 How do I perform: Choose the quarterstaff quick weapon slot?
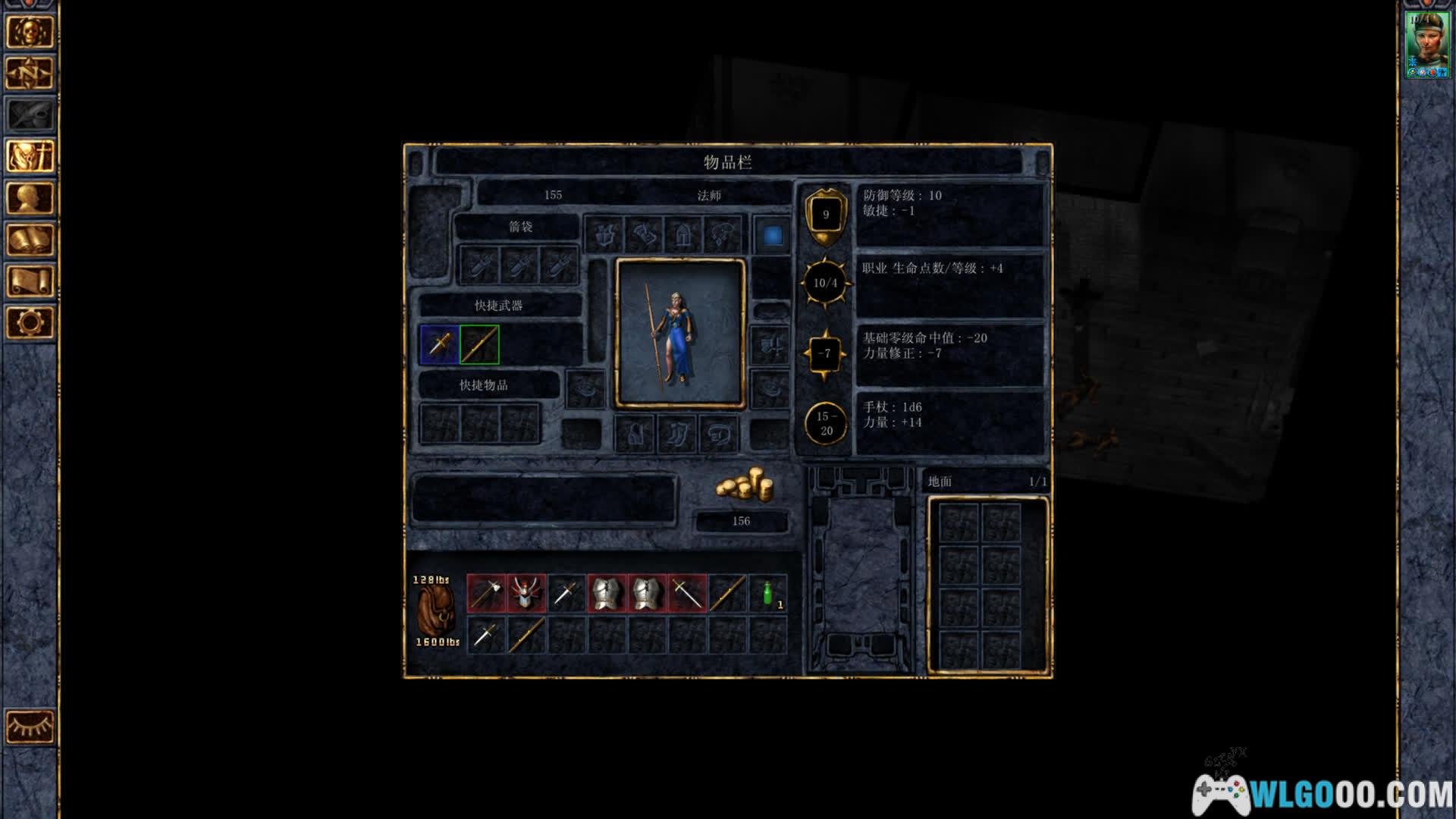[479, 344]
